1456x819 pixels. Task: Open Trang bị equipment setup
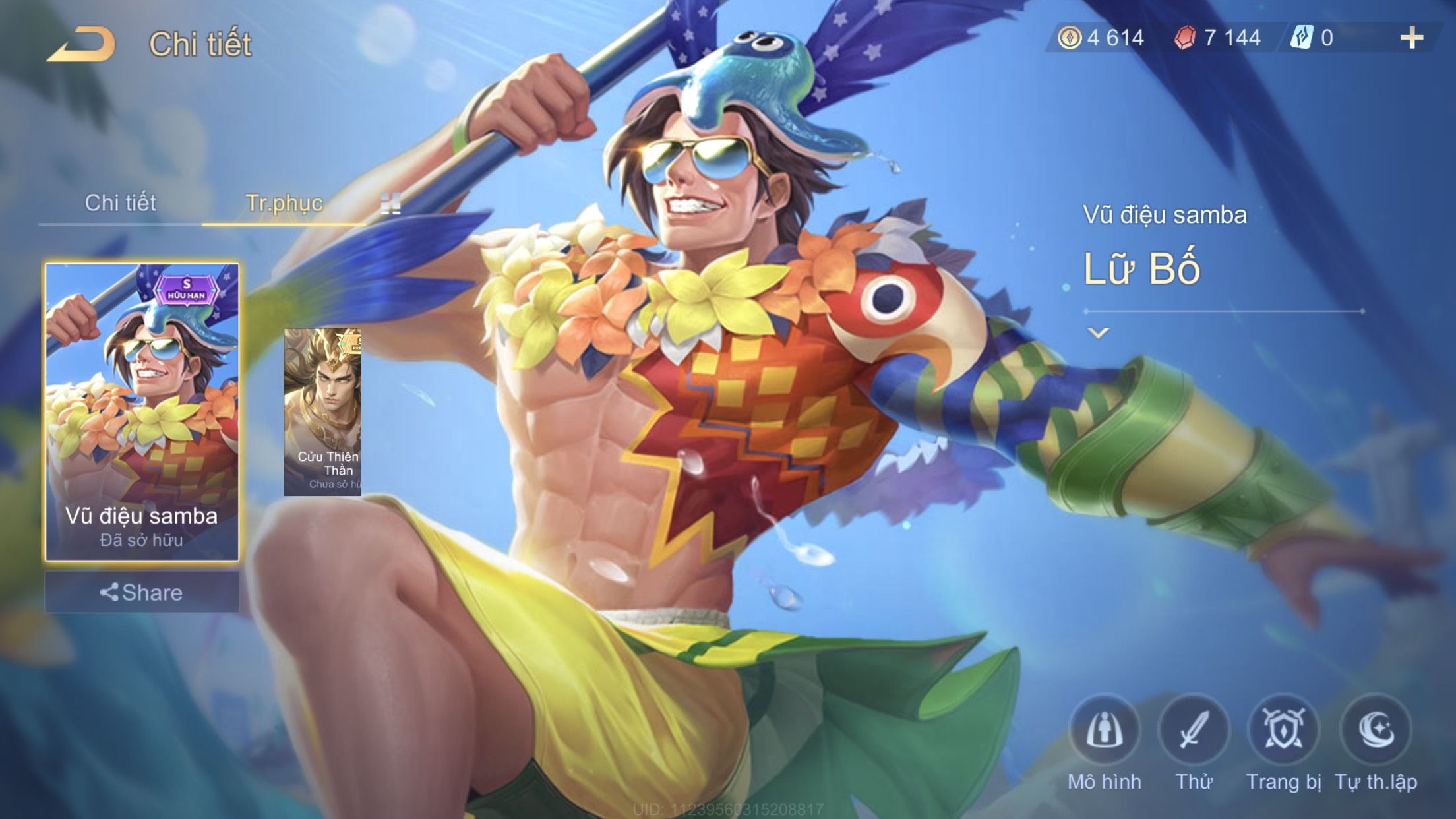coord(1283,731)
